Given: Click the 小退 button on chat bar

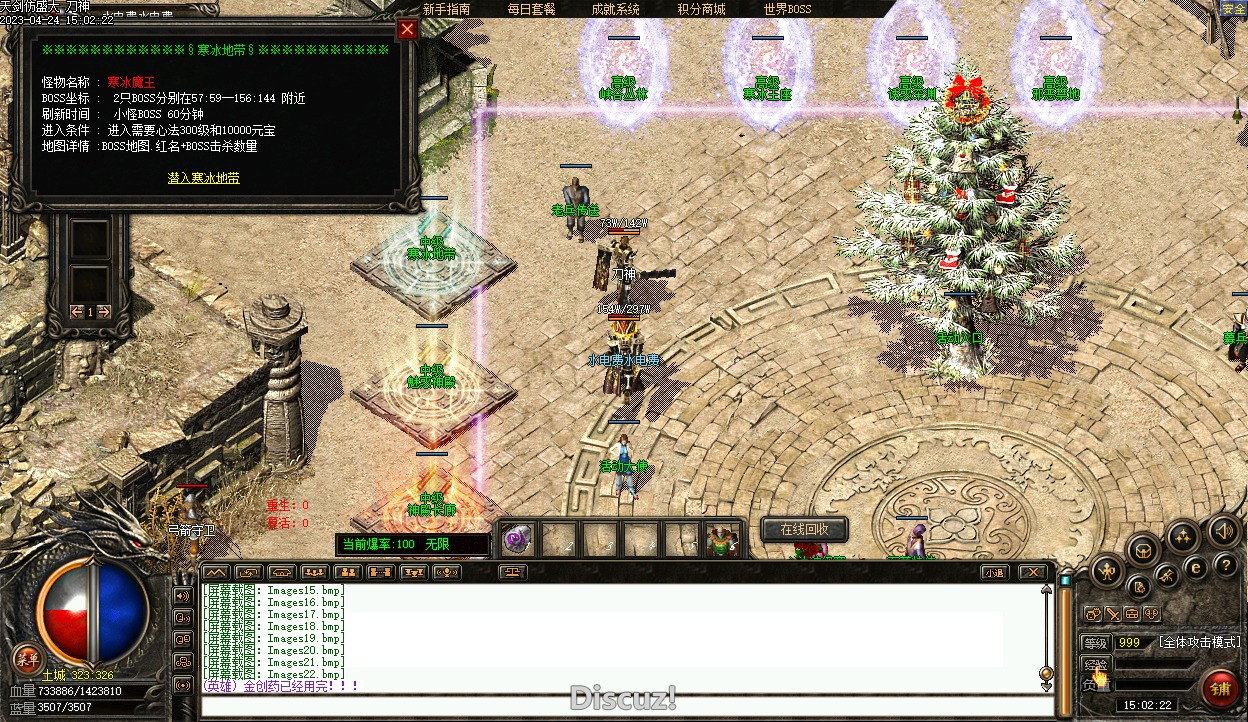Looking at the screenshot, I should pyautogui.click(x=993, y=573).
